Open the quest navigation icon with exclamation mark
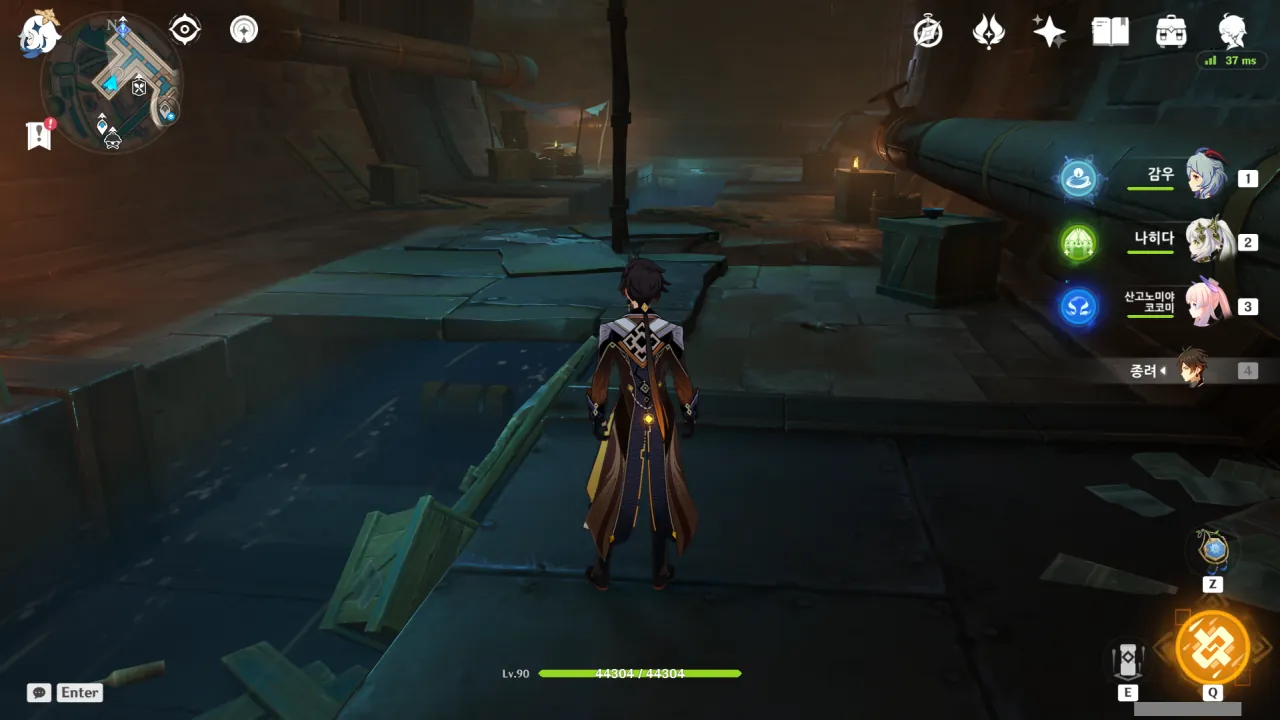 [x=39, y=135]
